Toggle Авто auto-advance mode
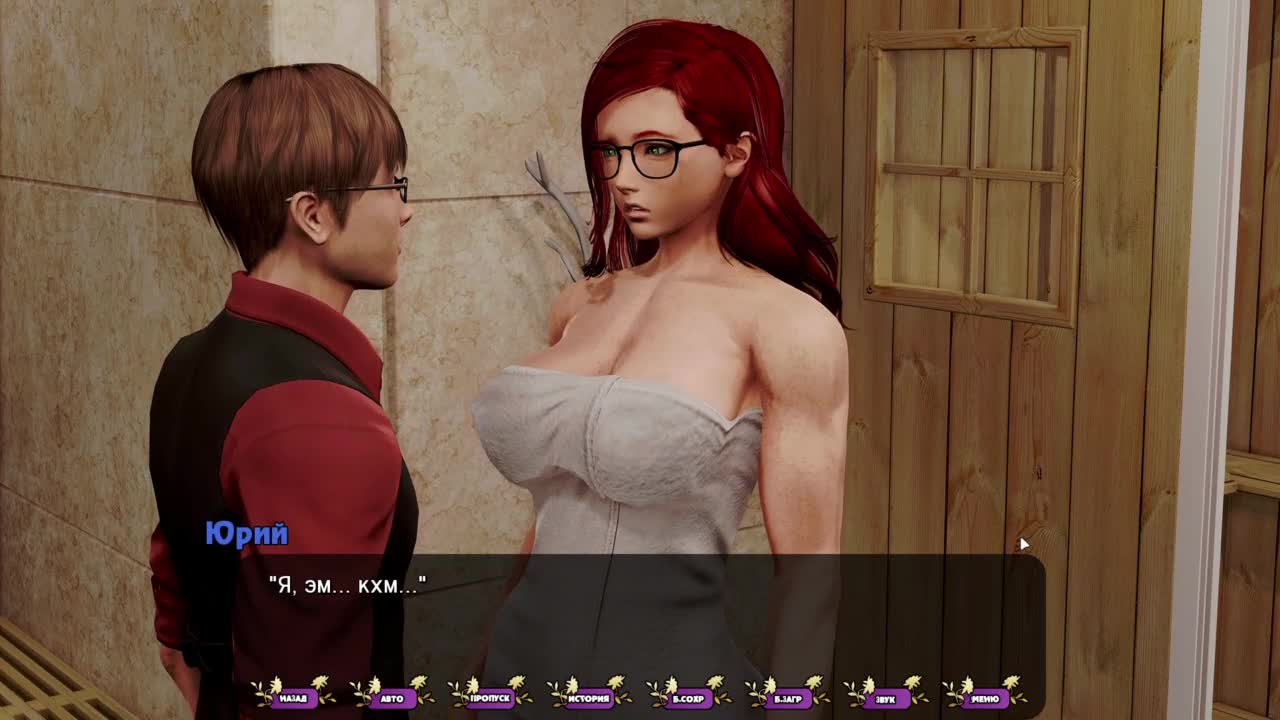This screenshot has height=720, width=1280. pyautogui.click(x=392, y=698)
